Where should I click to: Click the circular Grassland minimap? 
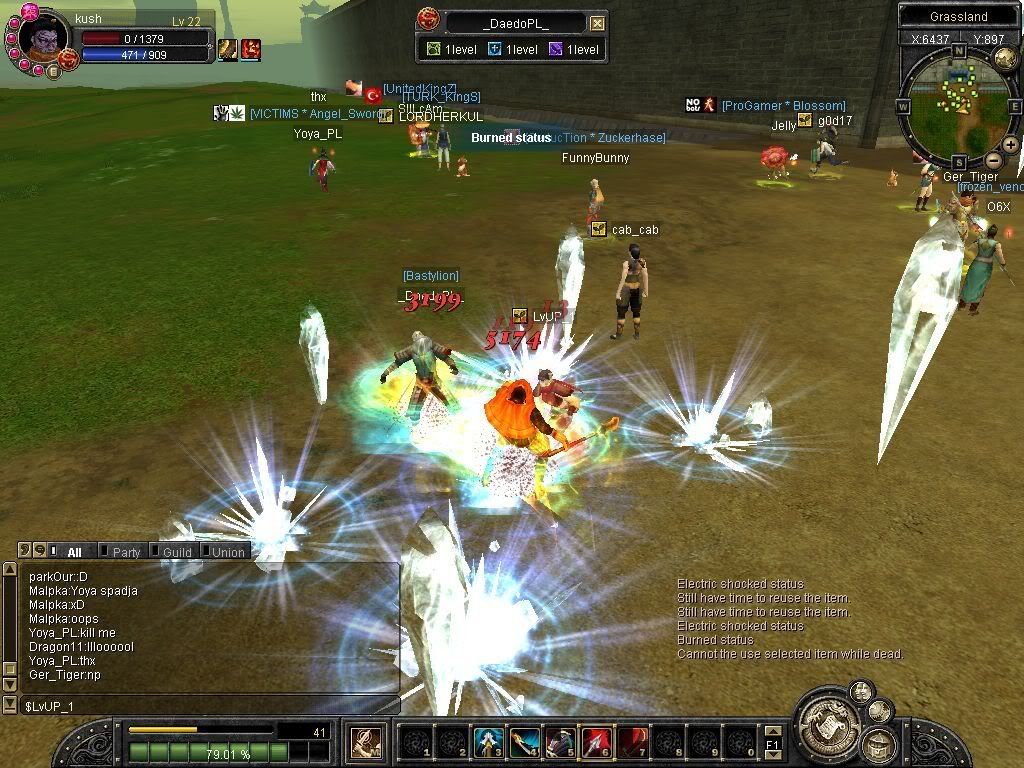pos(958,106)
